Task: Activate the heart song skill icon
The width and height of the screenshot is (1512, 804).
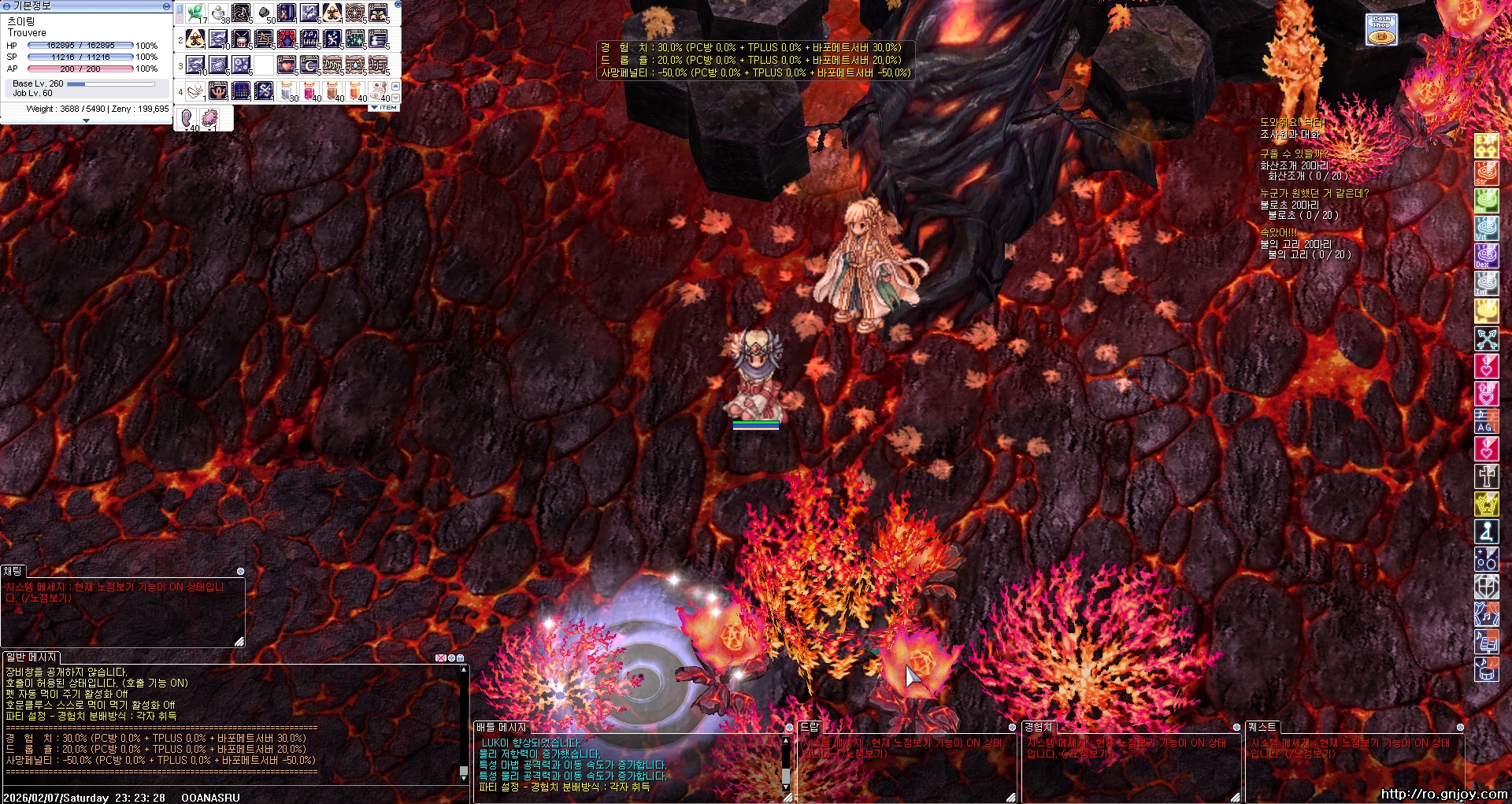Action: tap(287, 65)
